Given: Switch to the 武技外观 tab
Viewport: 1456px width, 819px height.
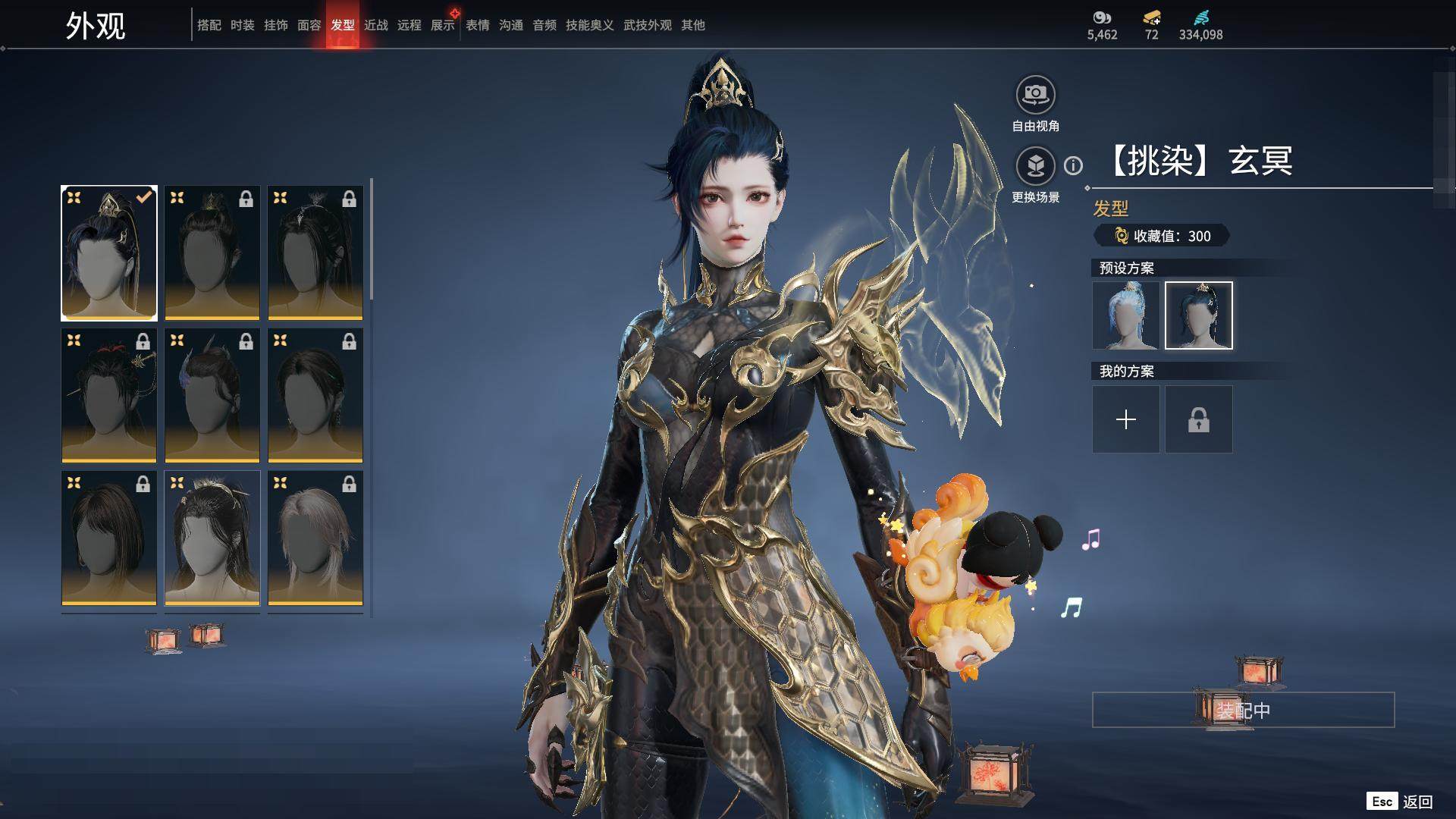Looking at the screenshot, I should pyautogui.click(x=648, y=25).
